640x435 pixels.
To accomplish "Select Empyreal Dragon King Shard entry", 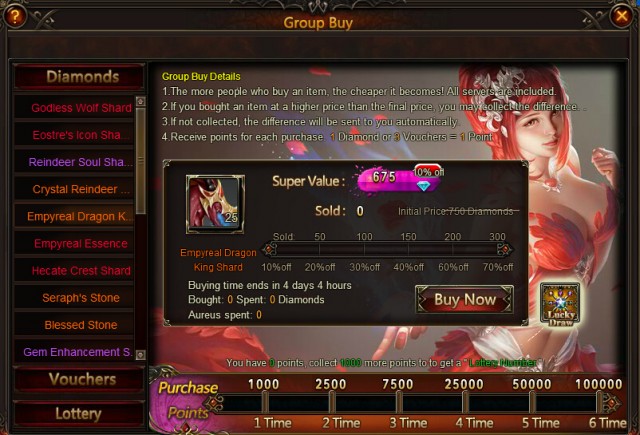I will click(x=80, y=216).
